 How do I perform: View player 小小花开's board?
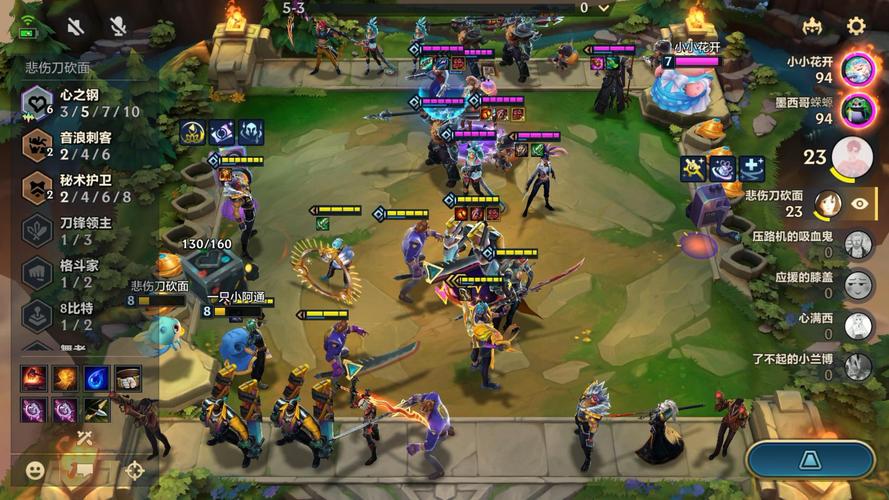(x=857, y=69)
